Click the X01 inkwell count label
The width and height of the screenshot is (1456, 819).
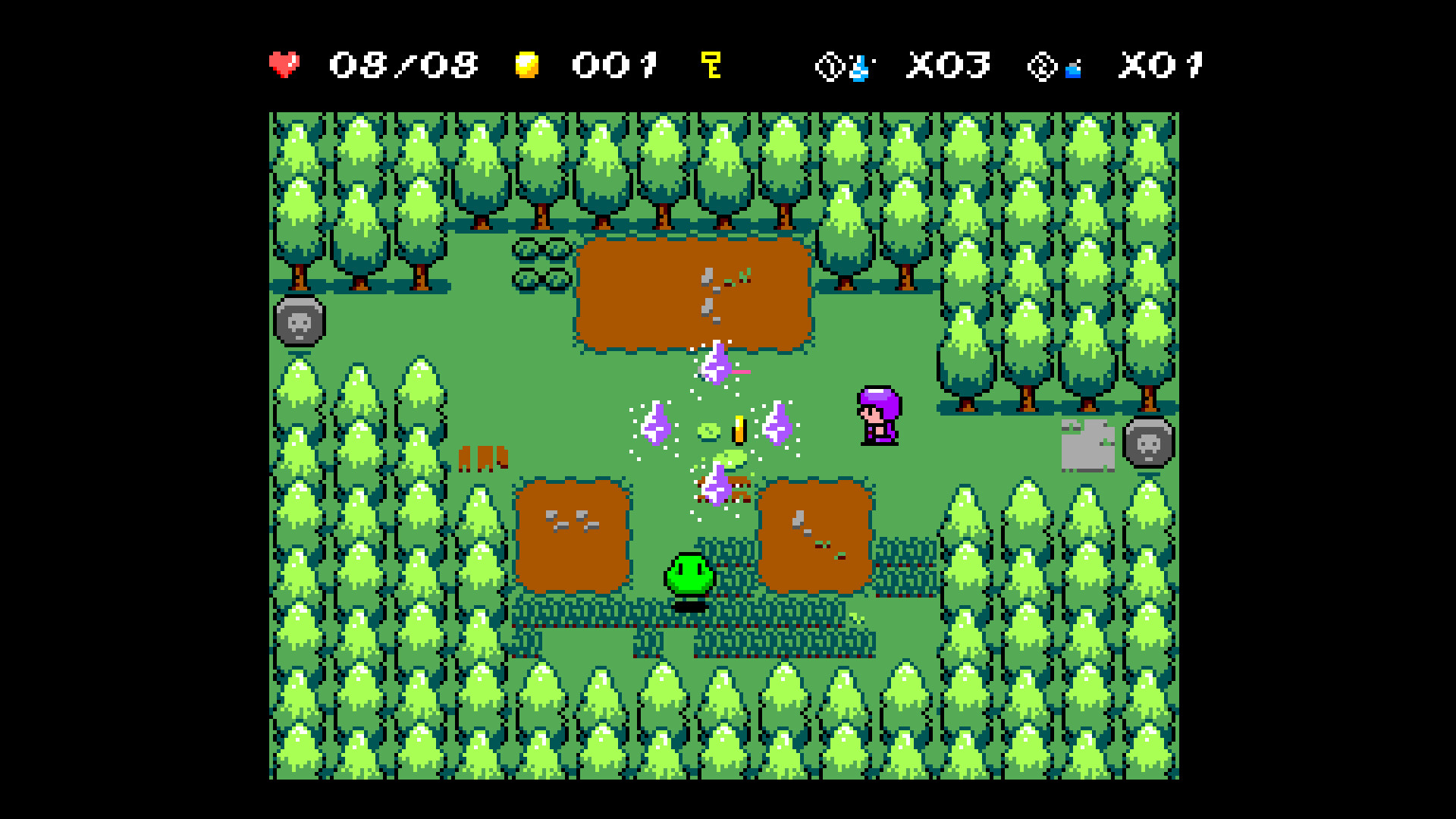tap(1160, 64)
